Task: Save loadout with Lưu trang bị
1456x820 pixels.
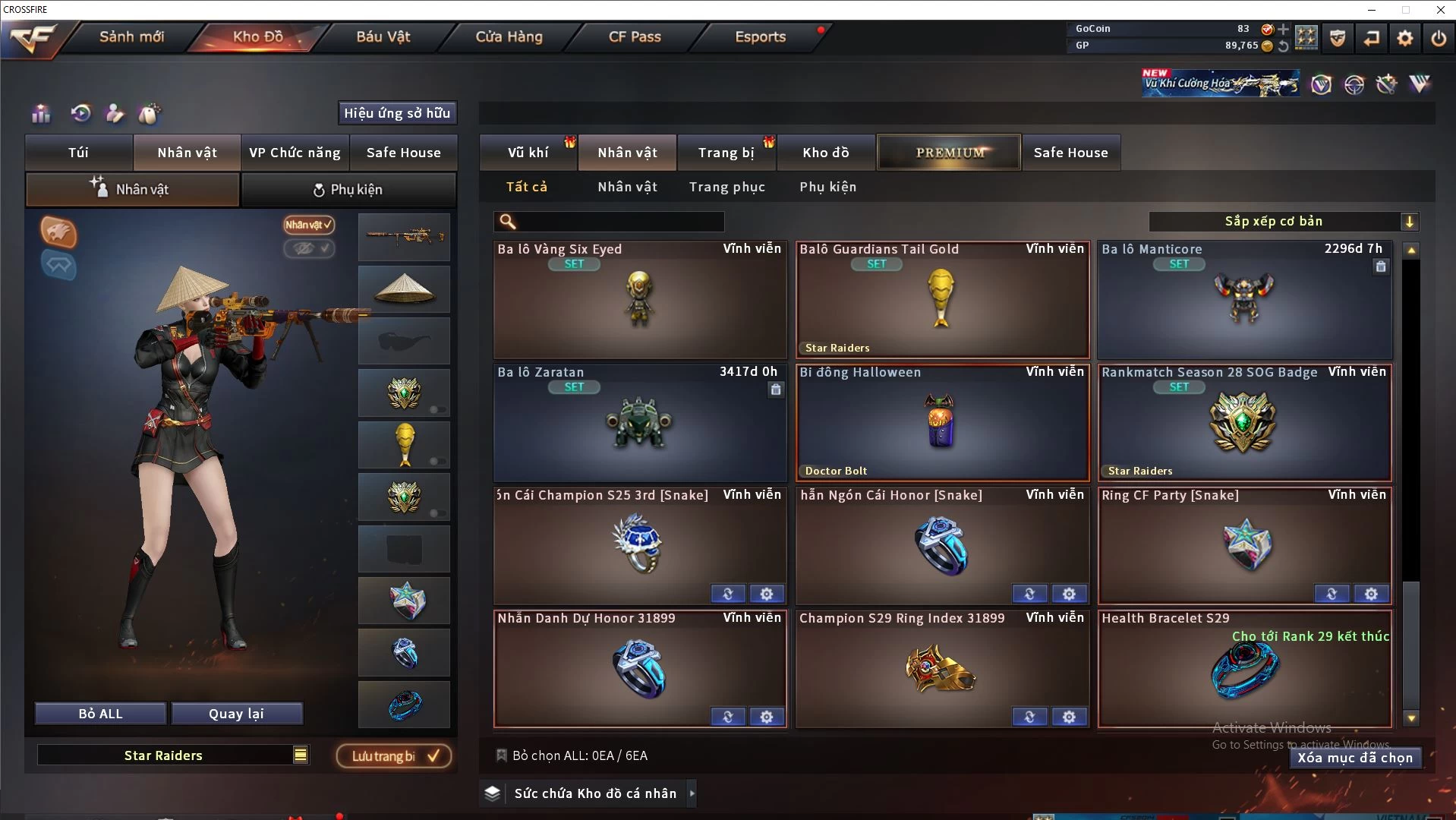Action: pyautogui.click(x=394, y=756)
